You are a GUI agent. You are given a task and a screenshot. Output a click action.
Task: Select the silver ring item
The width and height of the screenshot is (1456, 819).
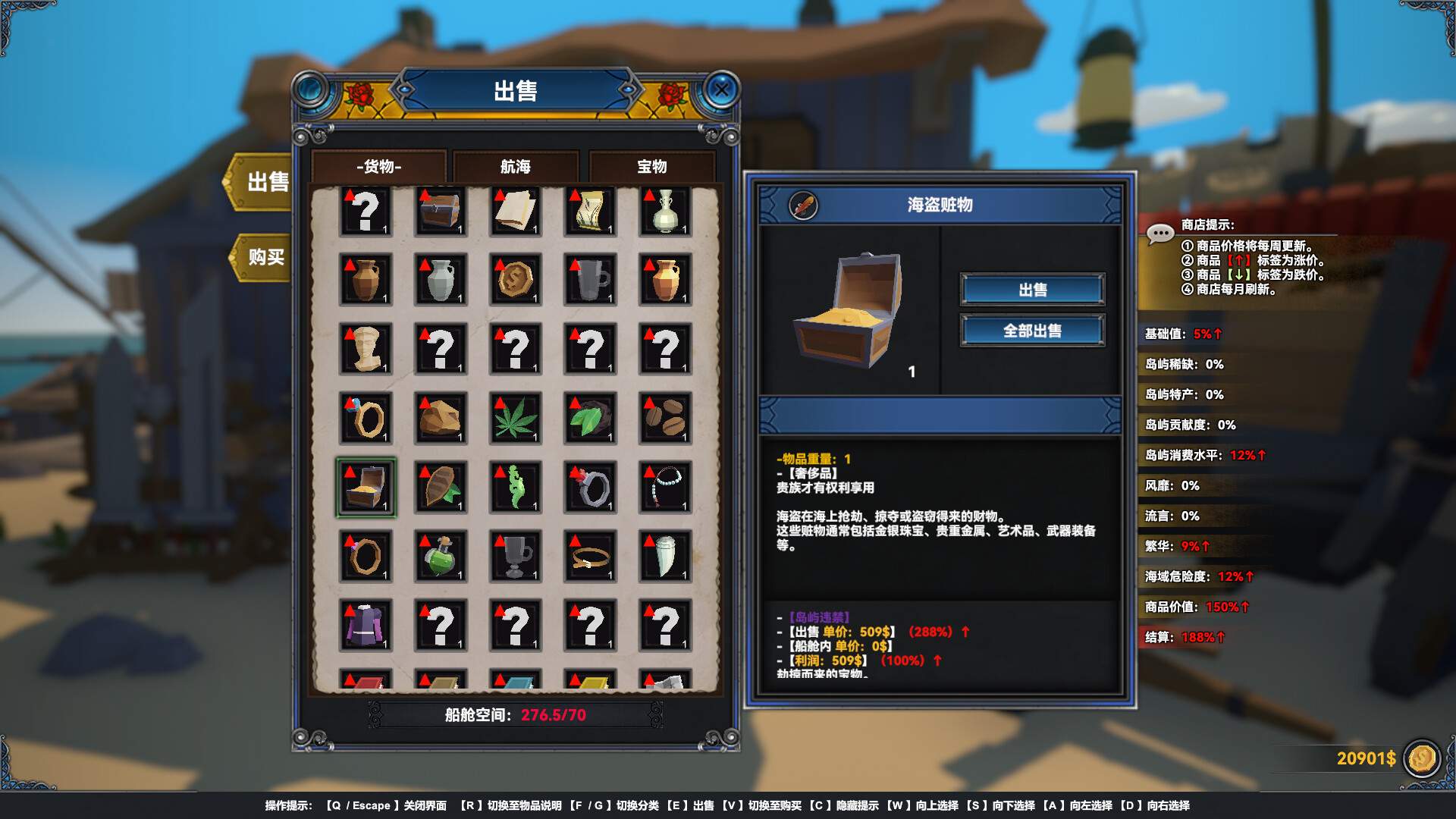[590, 486]
